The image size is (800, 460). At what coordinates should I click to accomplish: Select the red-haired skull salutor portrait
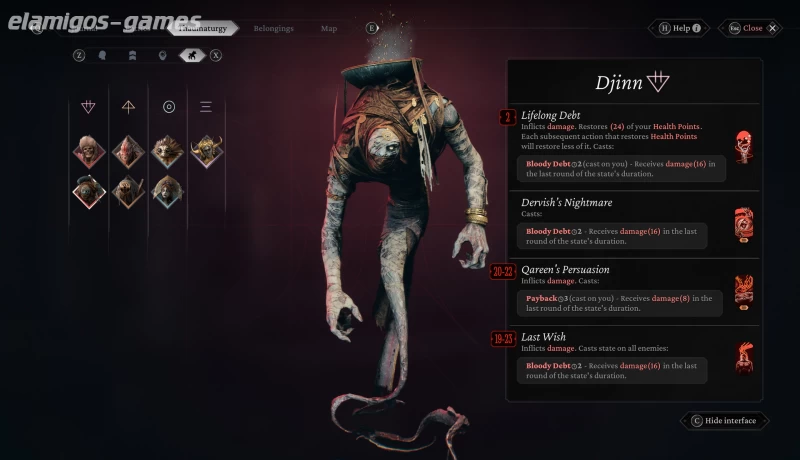[x=89, y=151]
